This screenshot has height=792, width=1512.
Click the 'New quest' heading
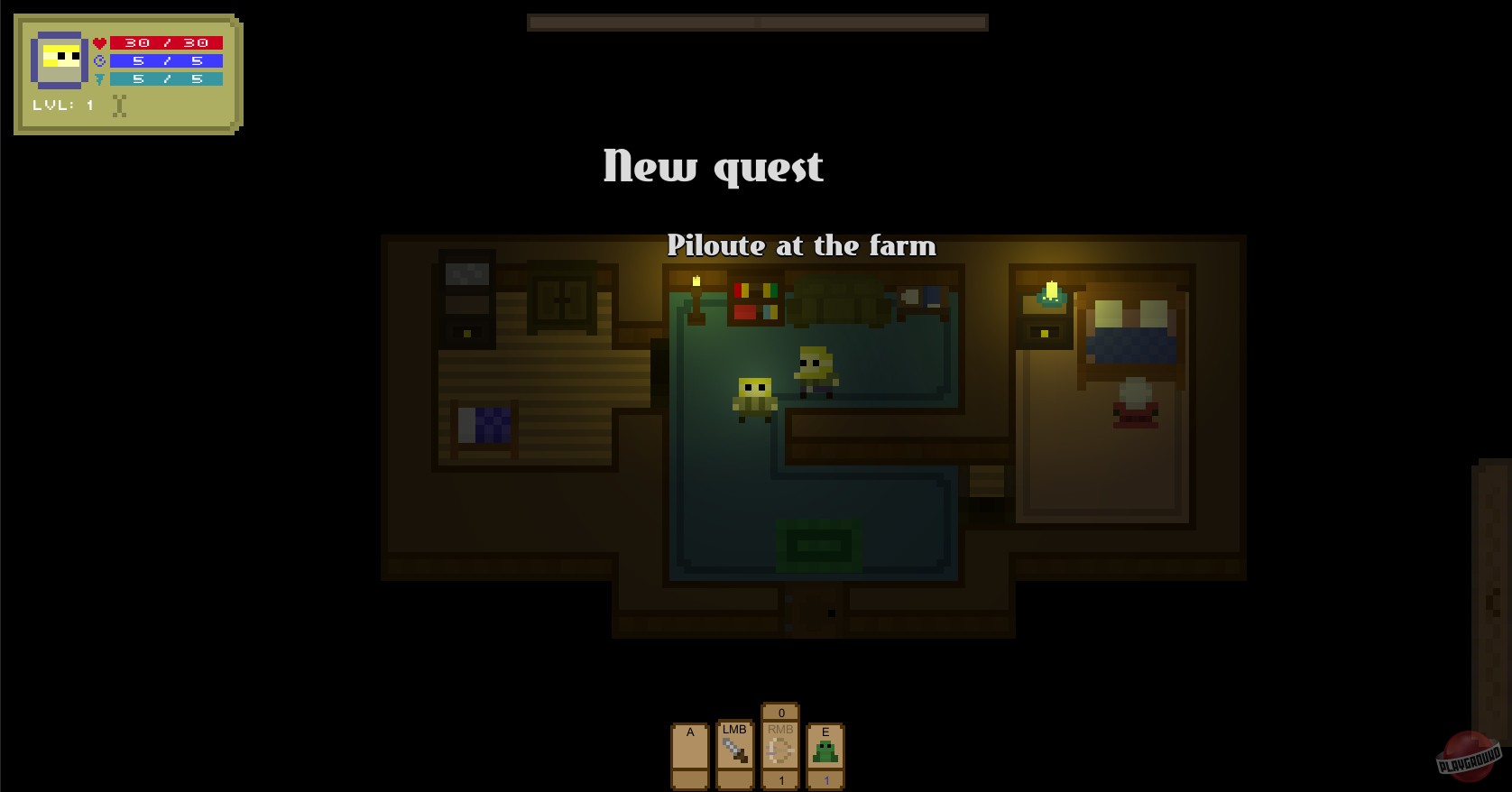712,166
